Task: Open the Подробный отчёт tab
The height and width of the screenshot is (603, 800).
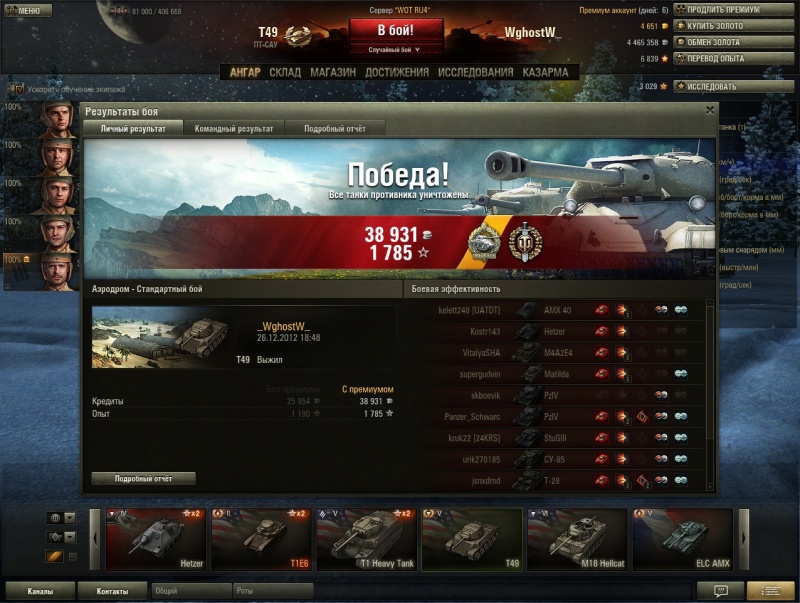Action: click(x=334, y=128)
